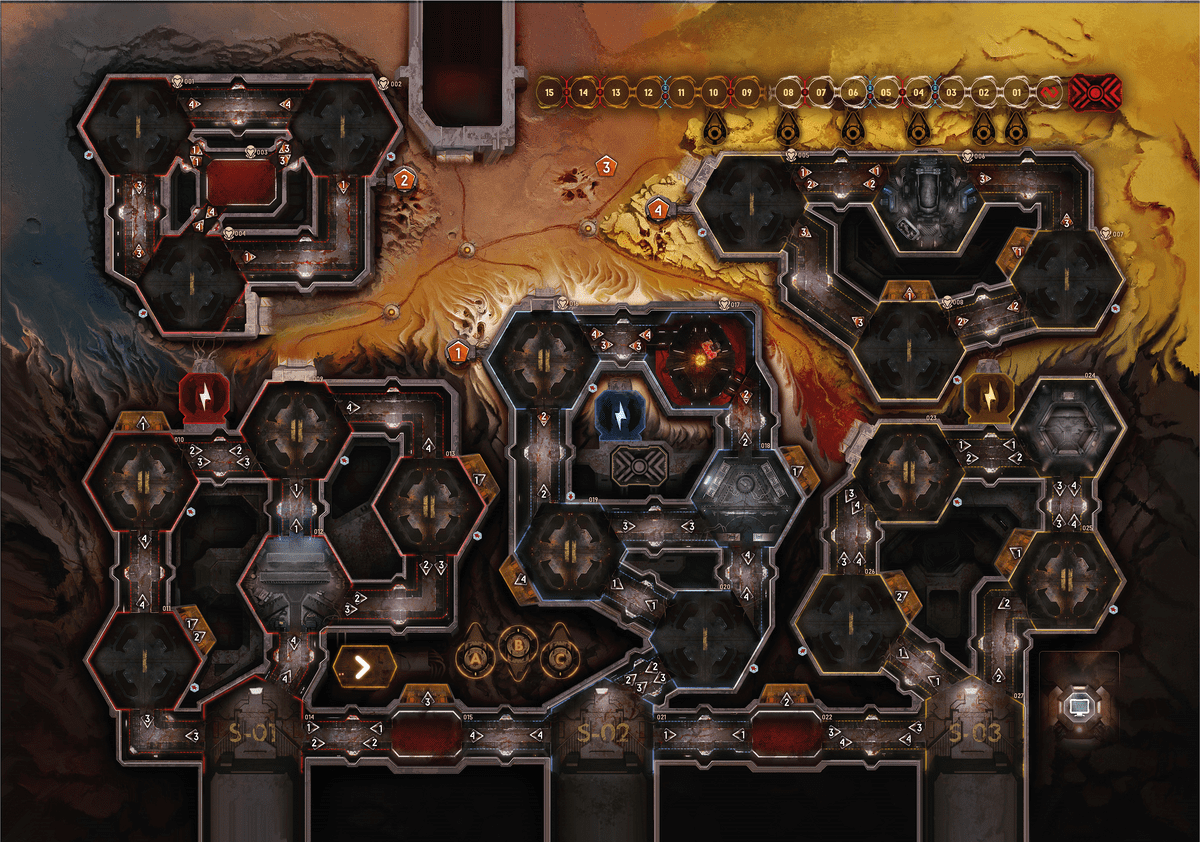Viewport: 1200px width, 842px height.
Task: Select the orange pentagon marker numbered 3
Action: 605,167
